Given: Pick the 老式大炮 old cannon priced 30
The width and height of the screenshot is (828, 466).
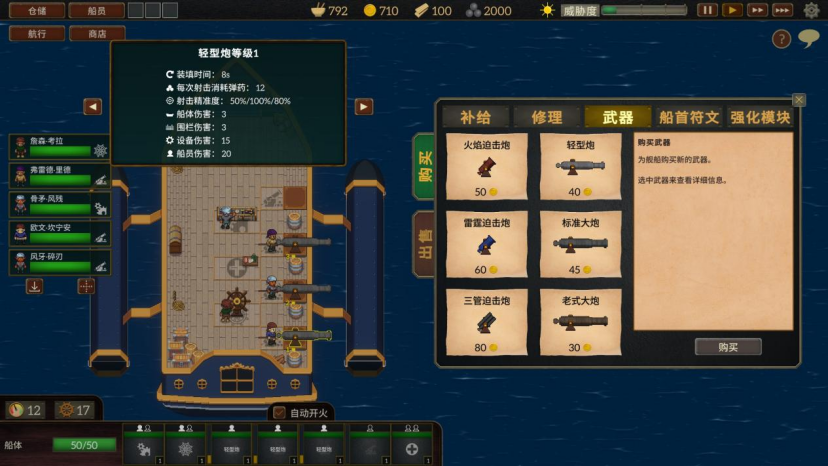Looking at the screenshot, I should [580, 322].
